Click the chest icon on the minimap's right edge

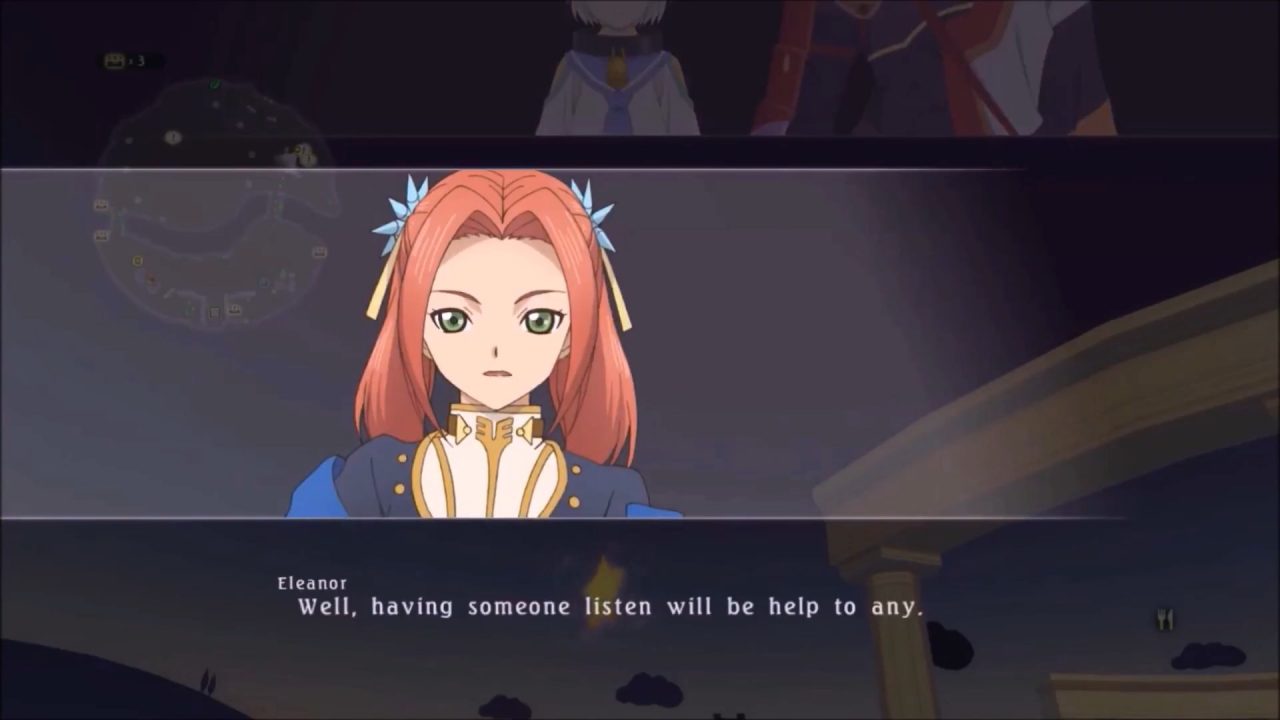tap(320, 251)
